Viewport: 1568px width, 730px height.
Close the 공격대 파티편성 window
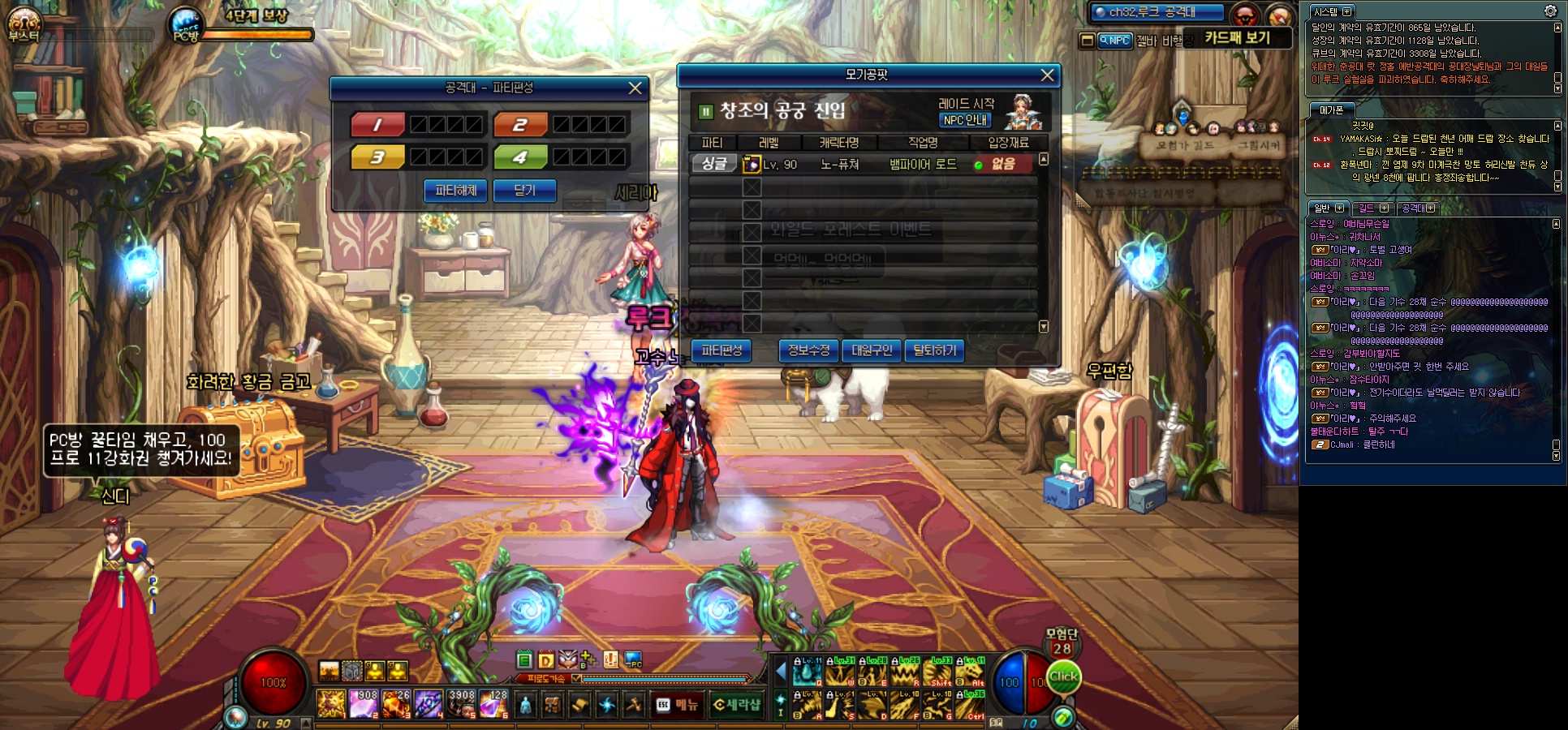coord(635,88)
